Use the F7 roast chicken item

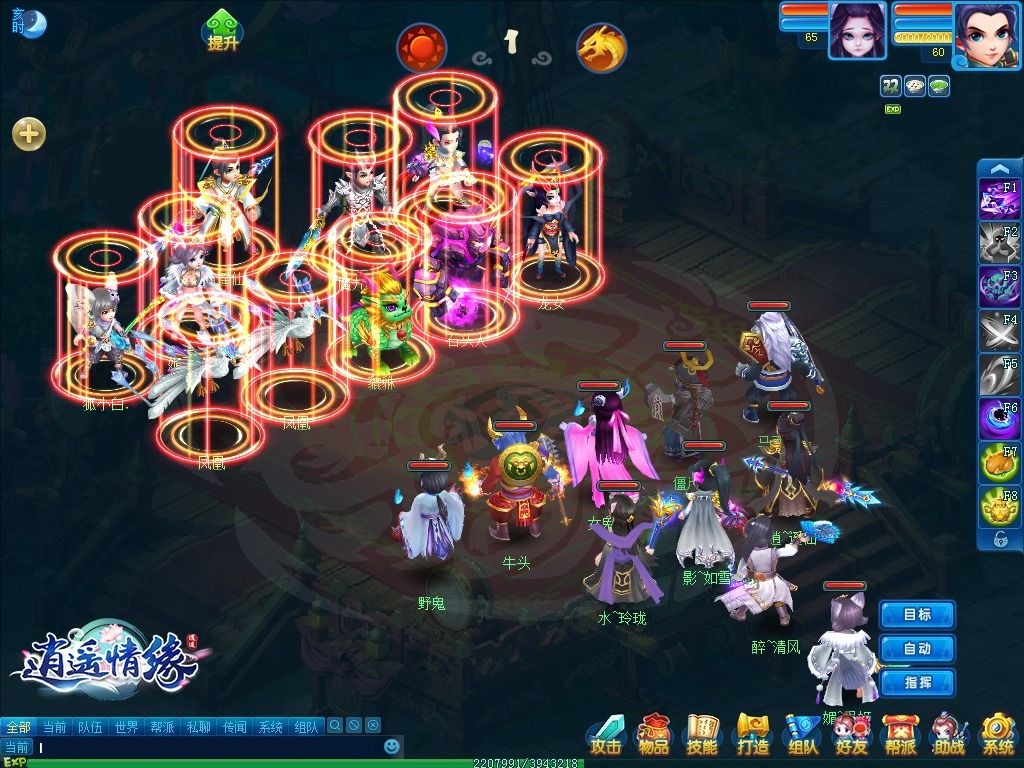998,463
